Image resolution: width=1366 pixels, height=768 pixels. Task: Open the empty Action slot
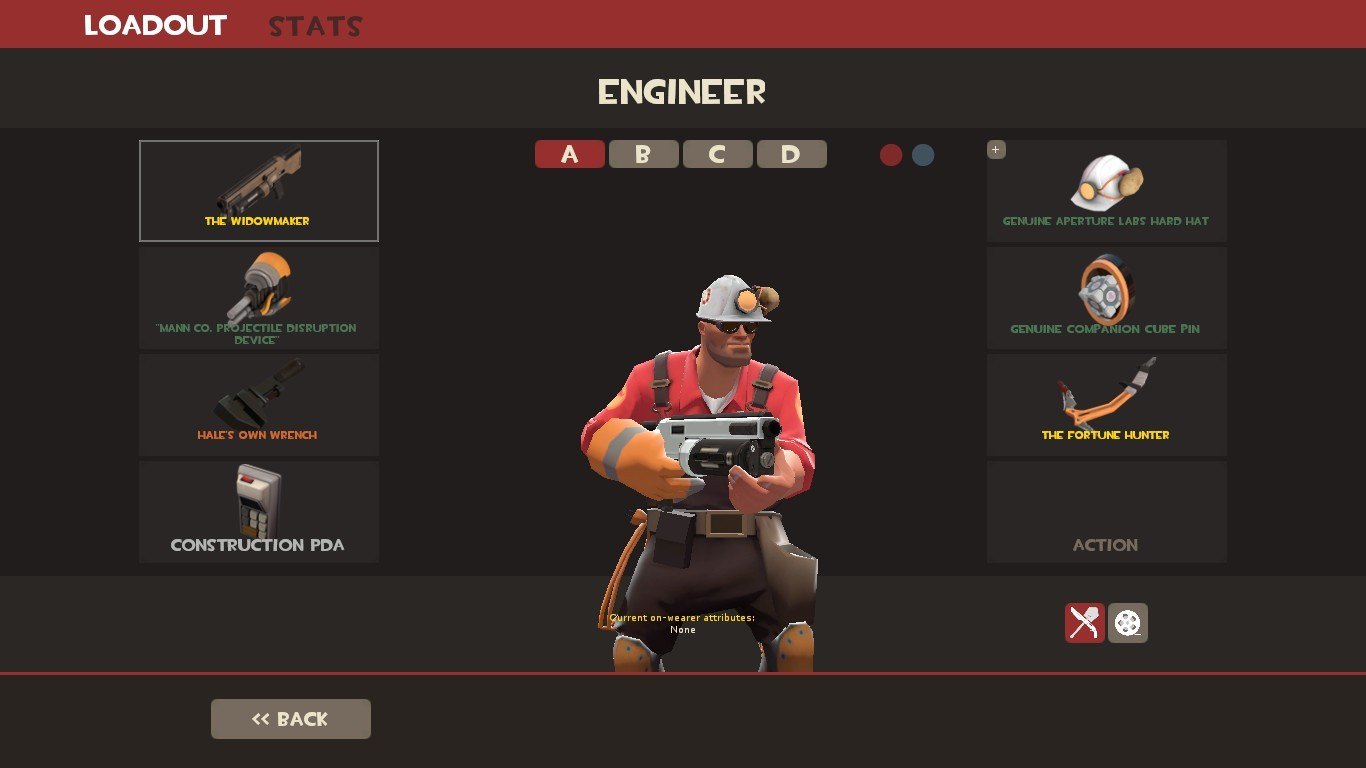tap(1106, 512)
